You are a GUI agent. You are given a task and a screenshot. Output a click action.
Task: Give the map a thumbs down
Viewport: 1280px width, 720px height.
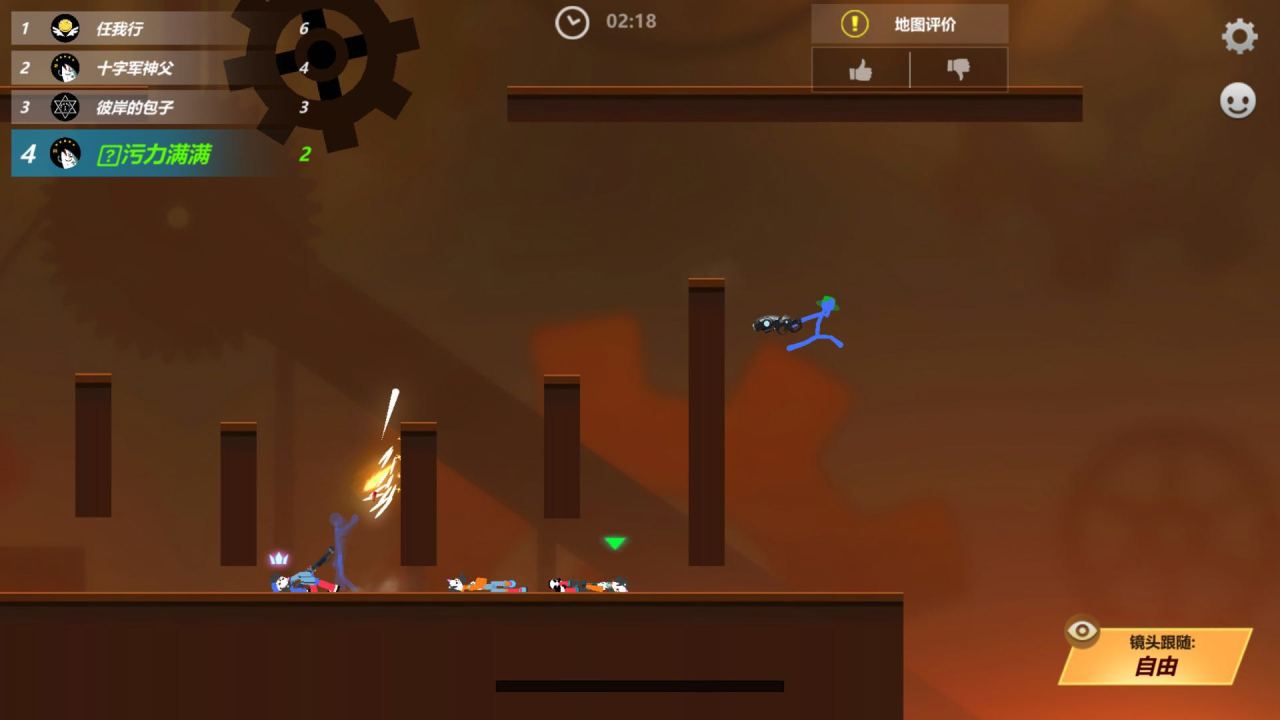coord(958,70)
